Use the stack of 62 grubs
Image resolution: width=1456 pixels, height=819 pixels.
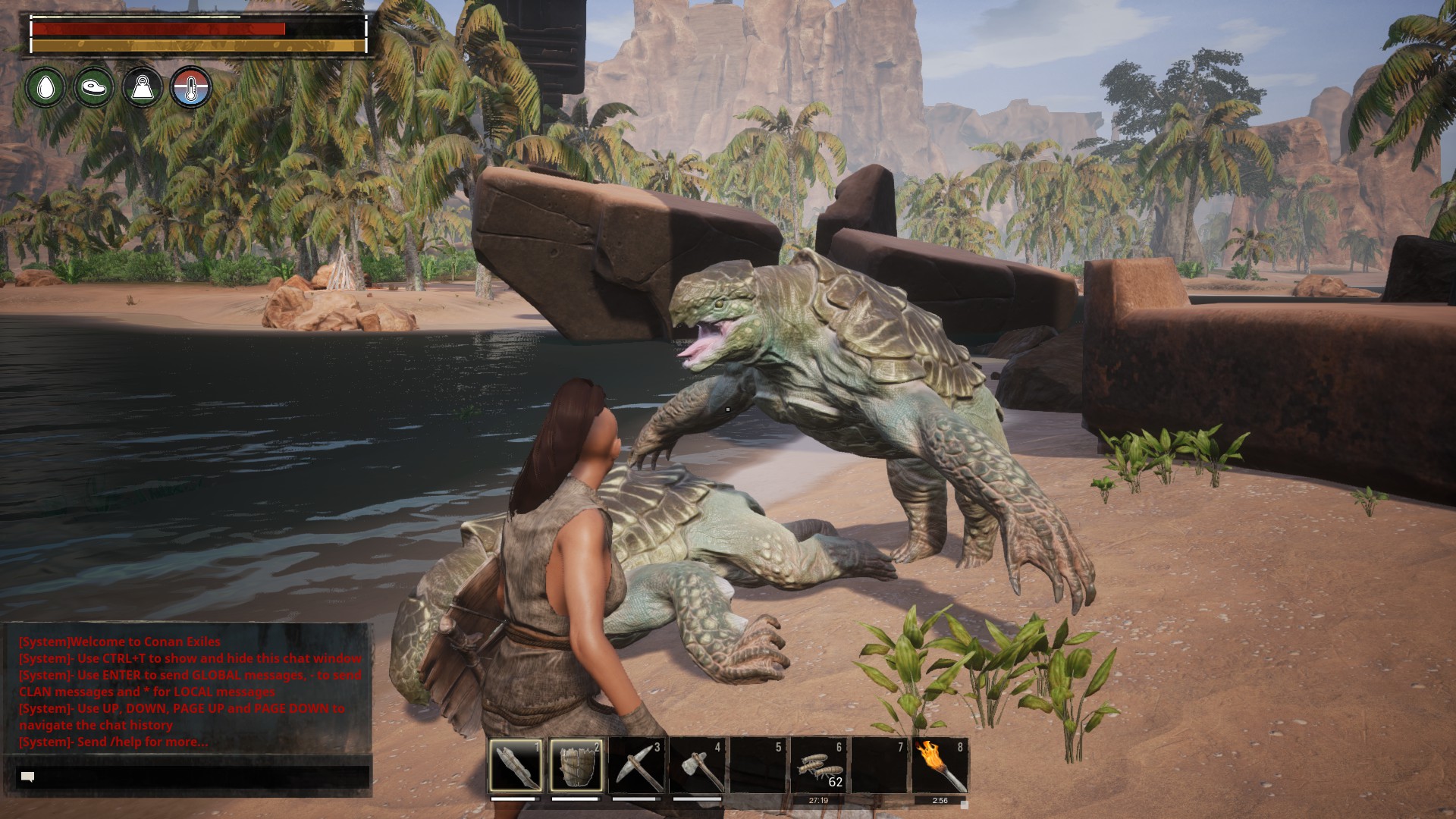(x=819, y=765)
